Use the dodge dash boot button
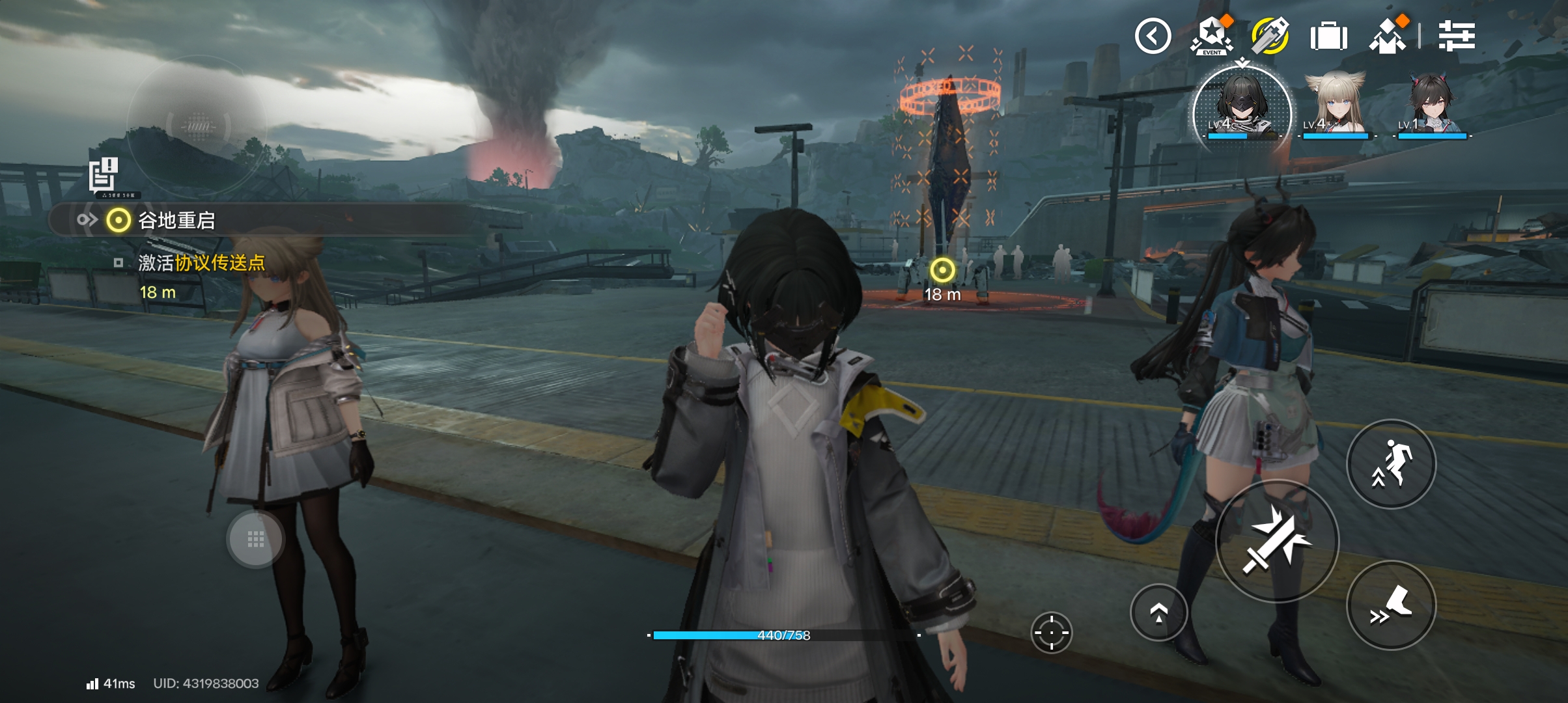1568x703 pixels. pos(1391,605)
